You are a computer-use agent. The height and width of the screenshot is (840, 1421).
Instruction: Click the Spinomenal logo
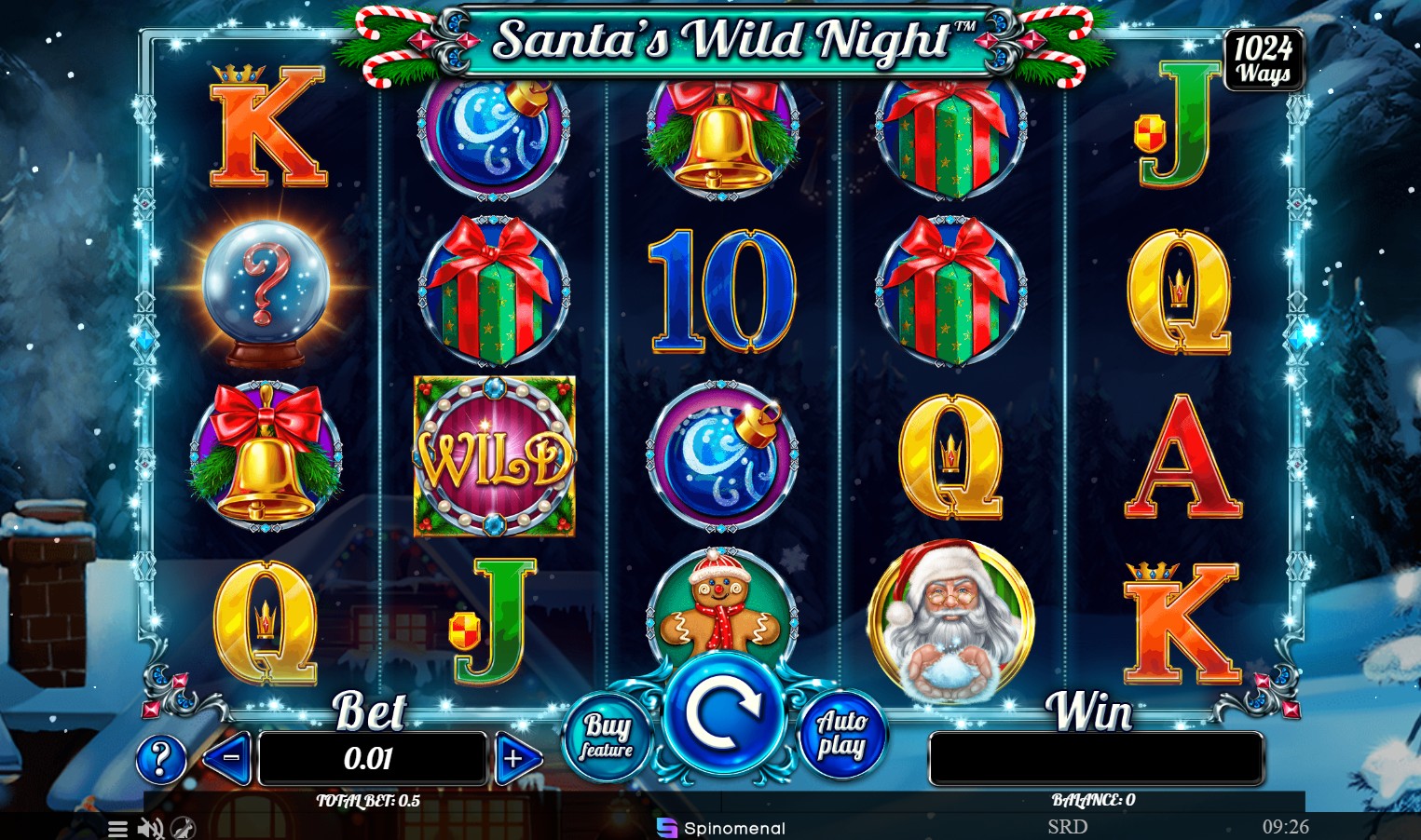point(721,828)
